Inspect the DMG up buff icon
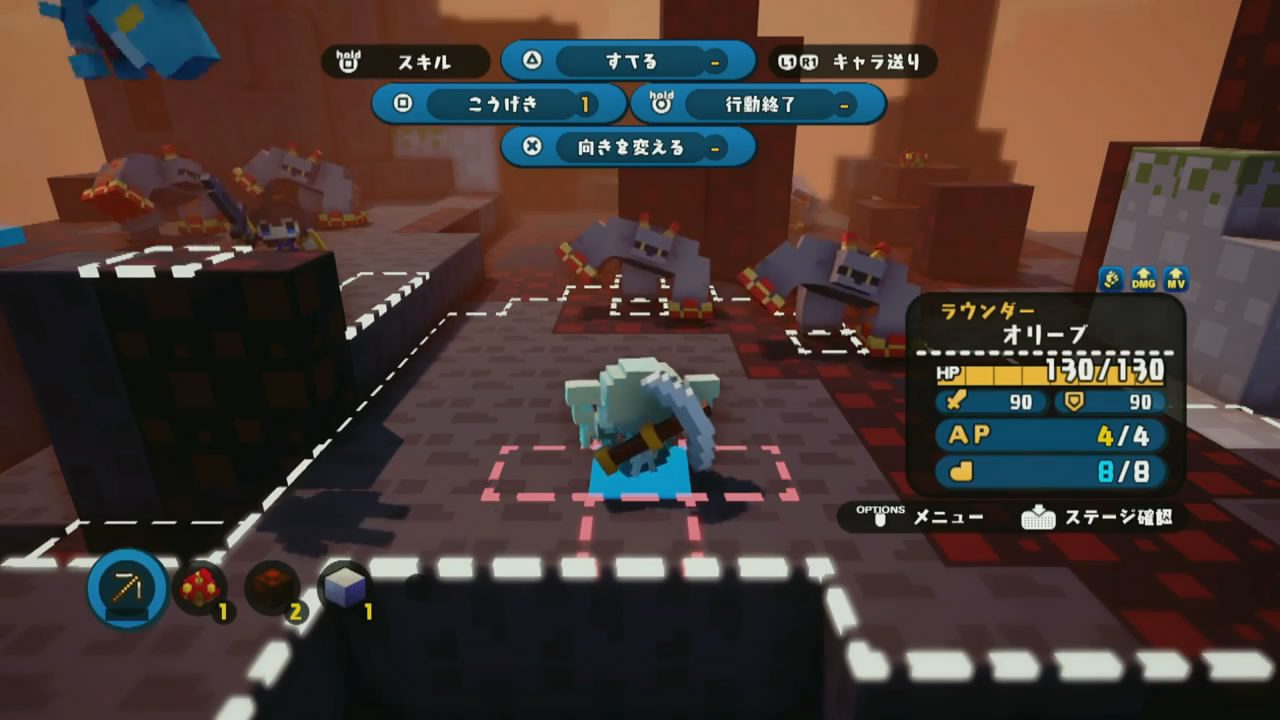Screen dimensions: 1280x720 coord(1144,281)
